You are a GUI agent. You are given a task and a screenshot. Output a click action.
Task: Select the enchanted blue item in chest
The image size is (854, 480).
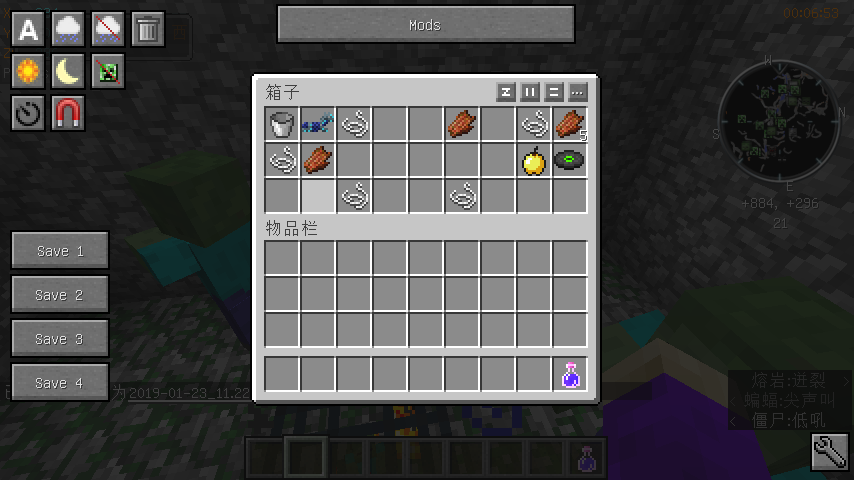(x=318, y=125)
